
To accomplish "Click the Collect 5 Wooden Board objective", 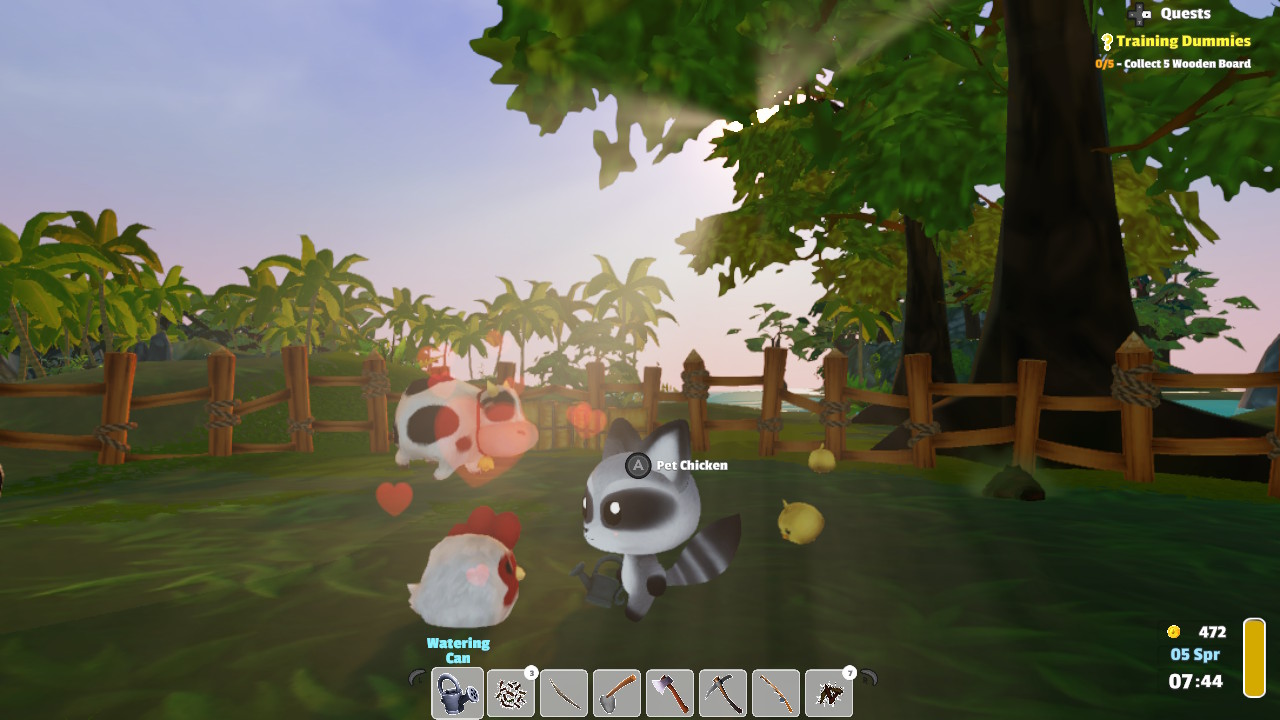I will (1174, 63).
